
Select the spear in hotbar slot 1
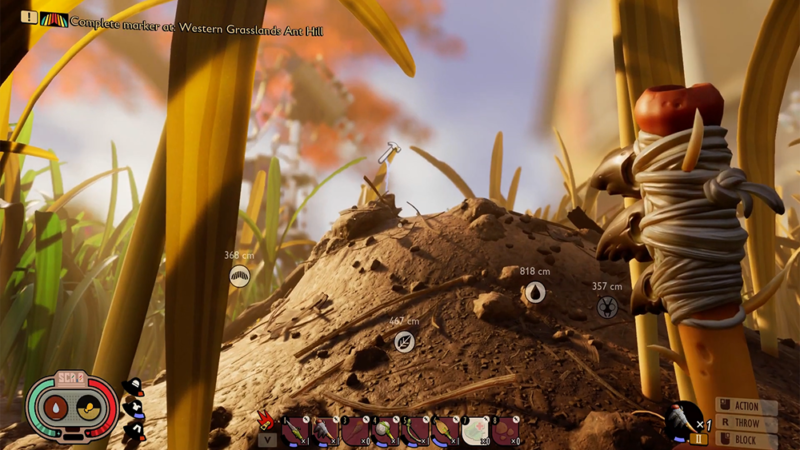(295, 430)
